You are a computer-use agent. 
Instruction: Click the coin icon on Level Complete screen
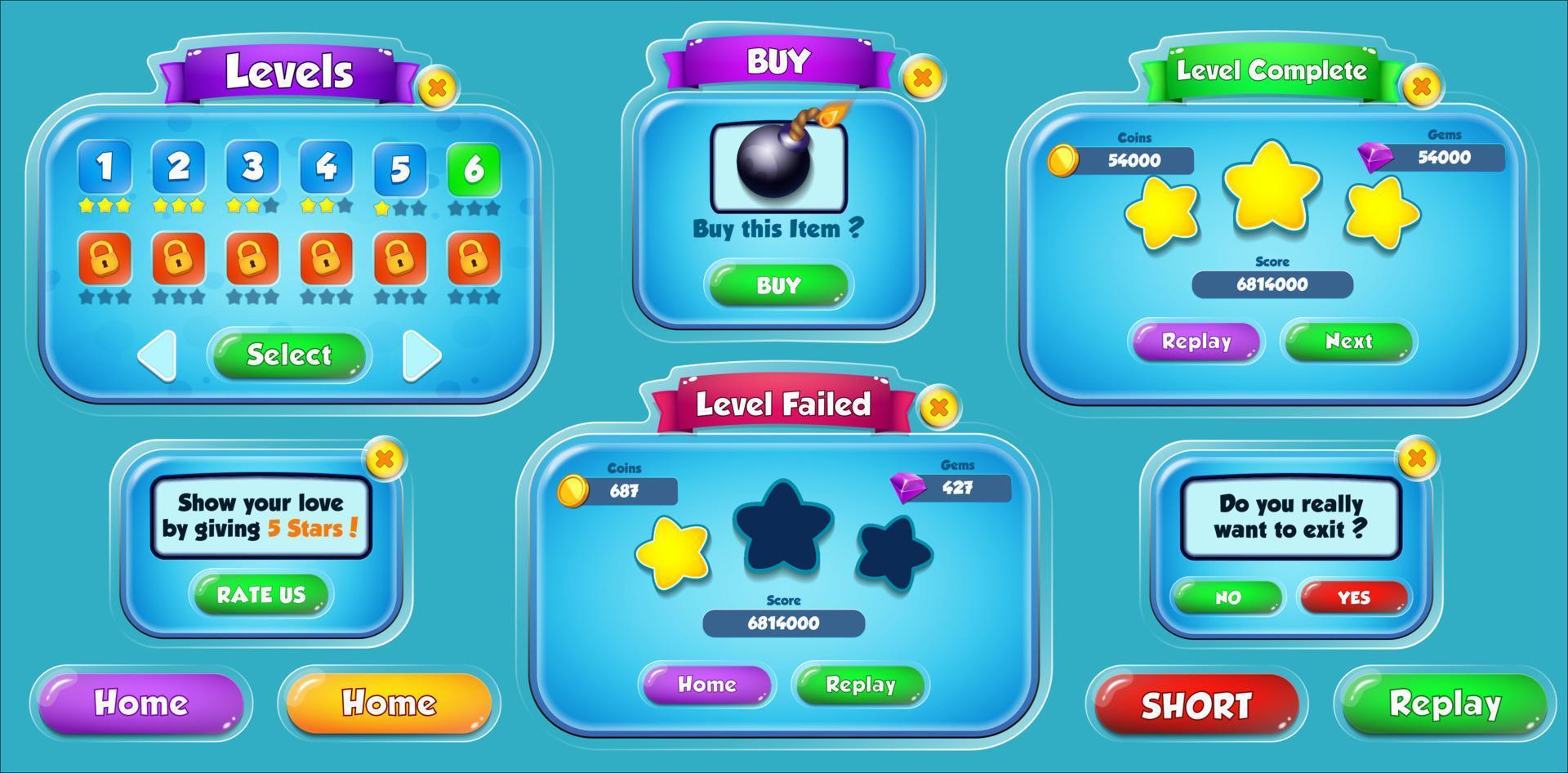point(1063,160)
